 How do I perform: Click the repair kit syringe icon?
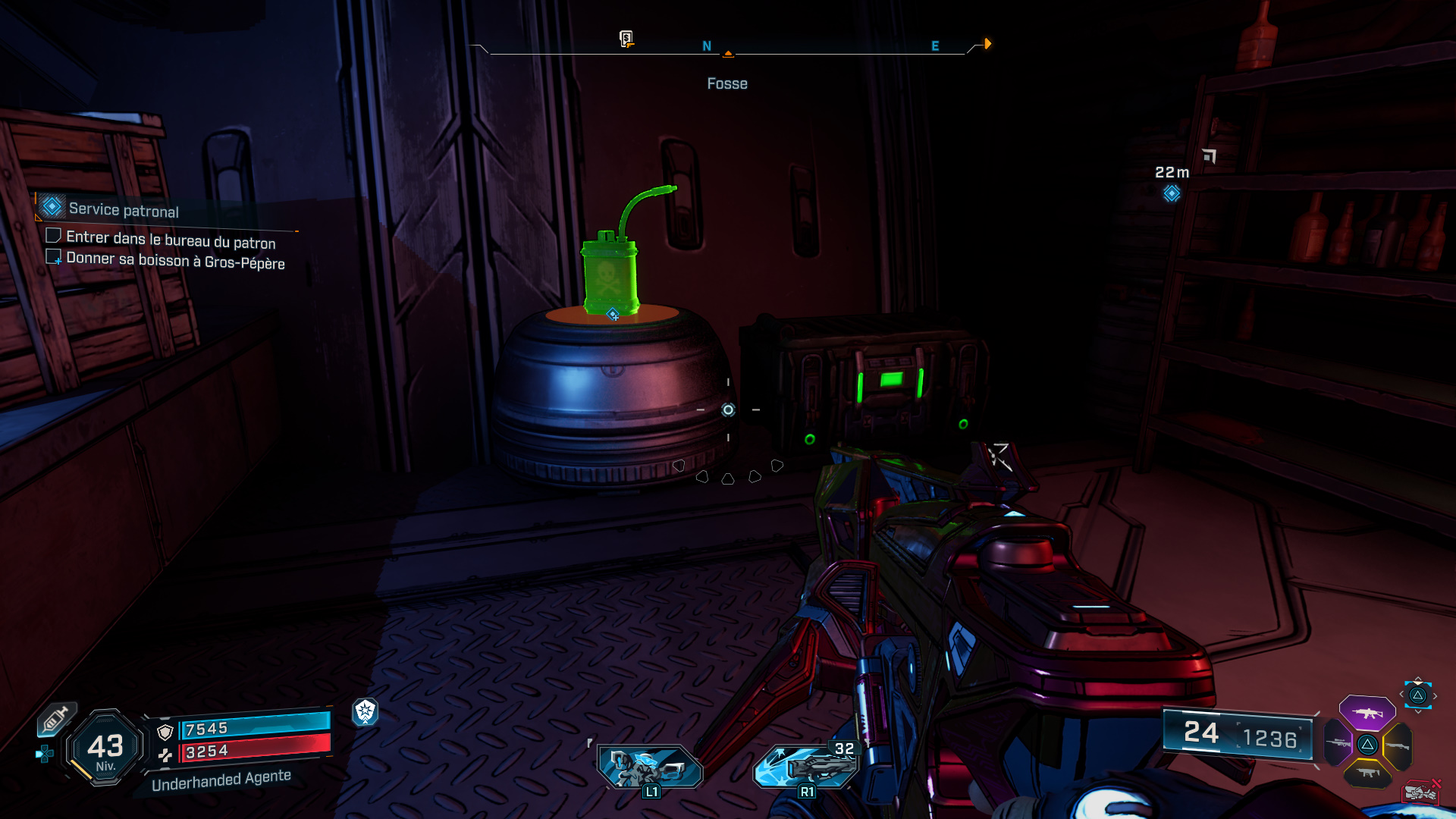tap(55, 719)
